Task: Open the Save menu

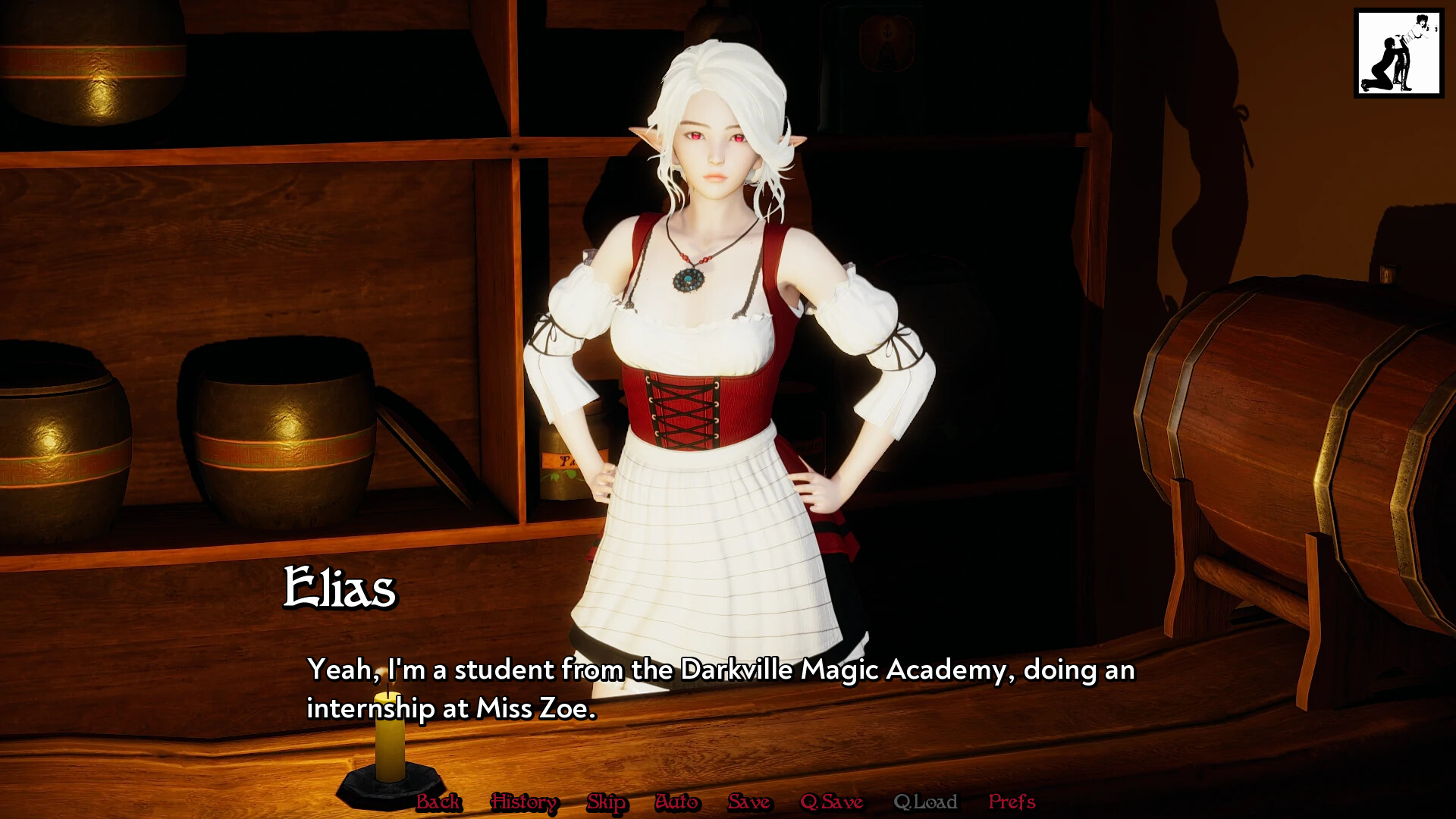Action: 748,802
